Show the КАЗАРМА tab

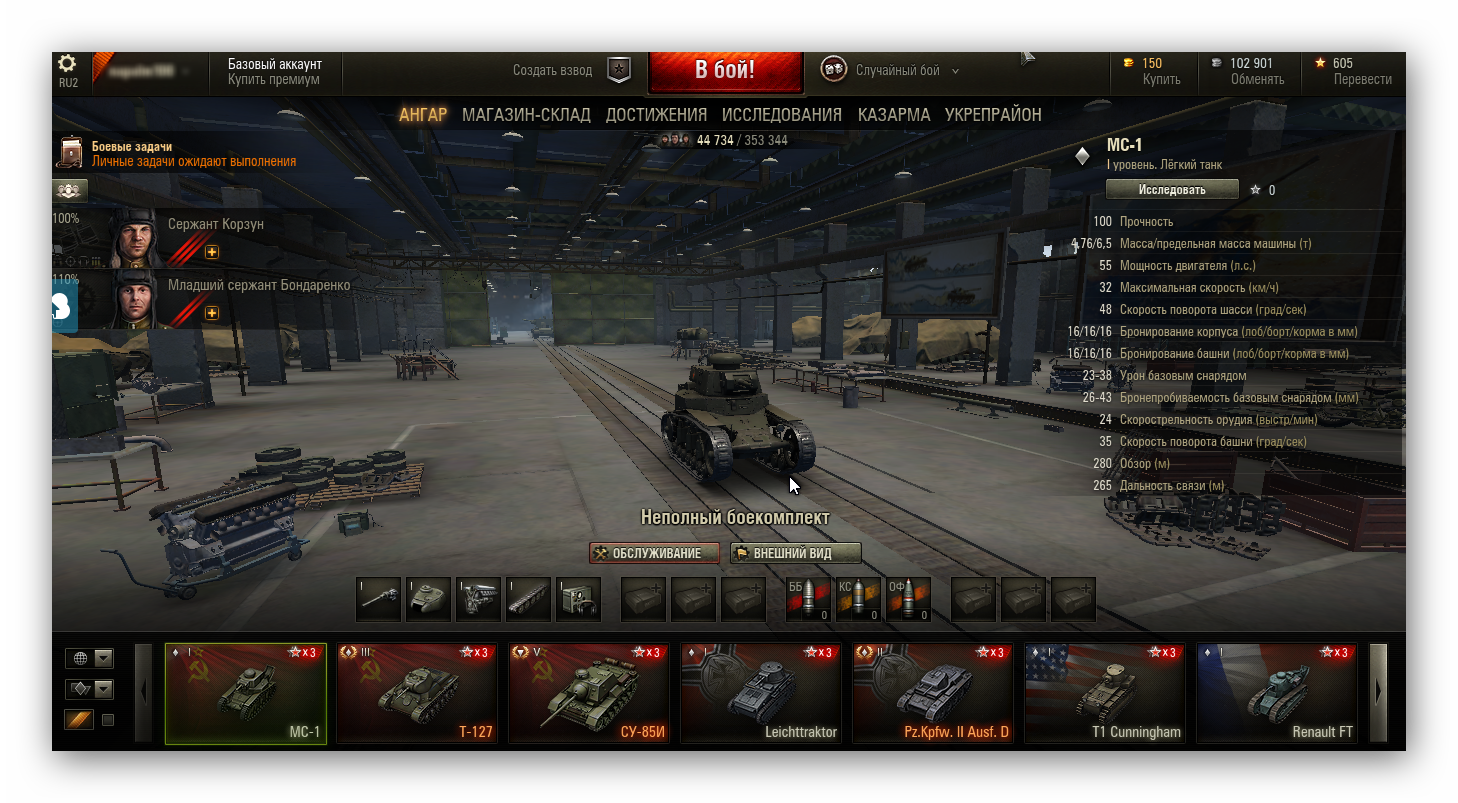click(894, 115)
